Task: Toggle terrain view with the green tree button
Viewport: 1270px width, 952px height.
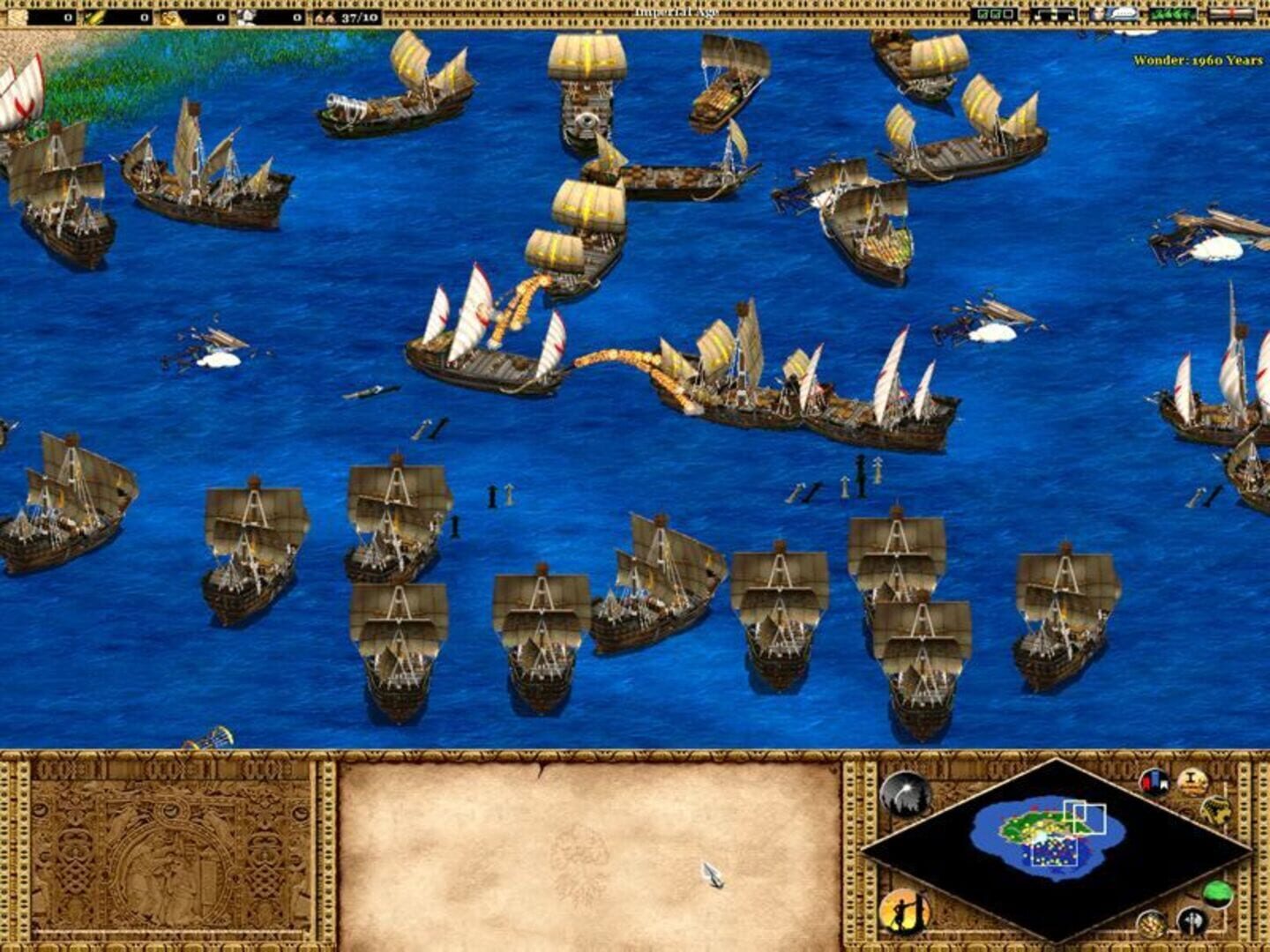Action: (1219, 891)
